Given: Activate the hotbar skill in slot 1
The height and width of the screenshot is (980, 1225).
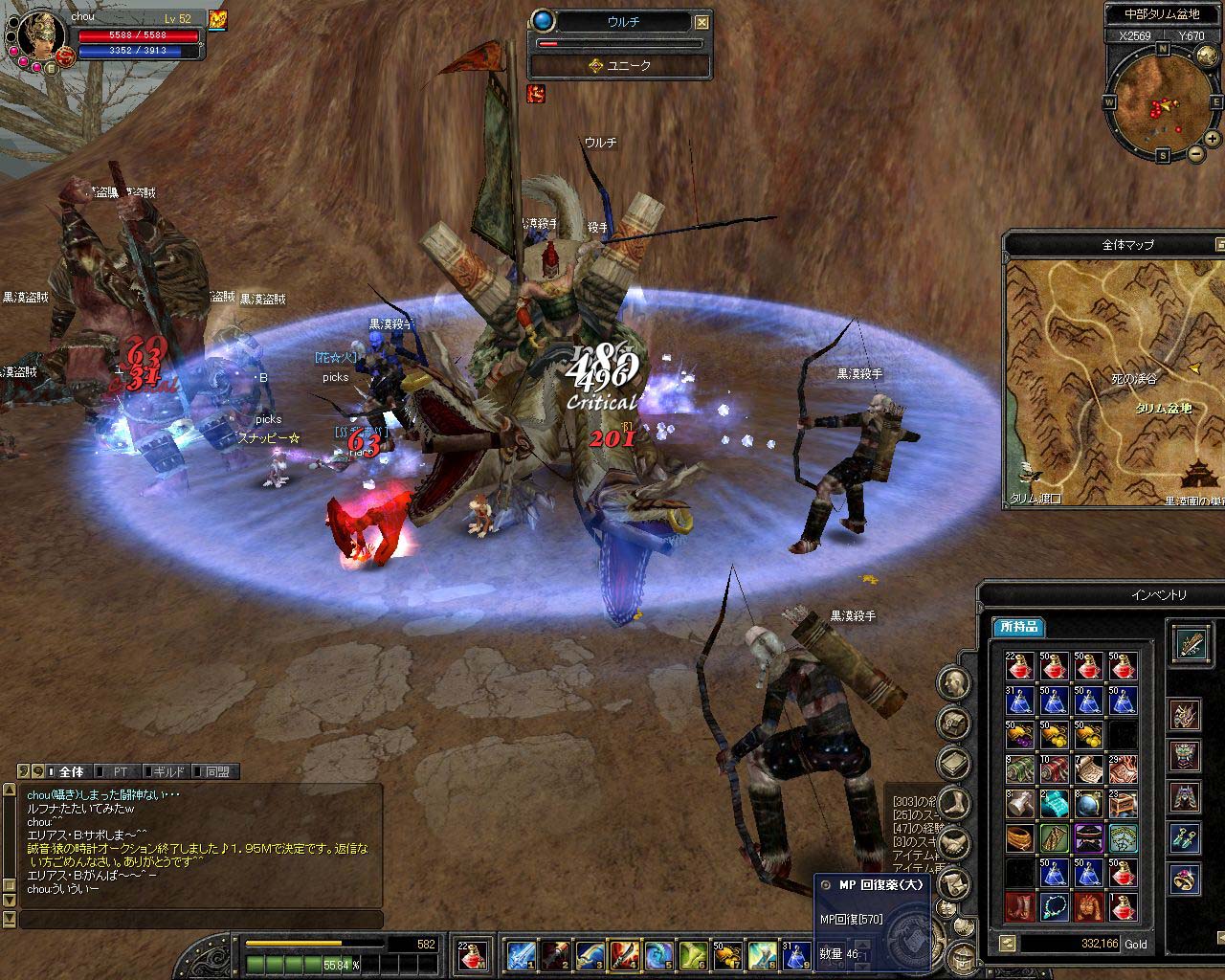Looking at the screenshot, I should 523,953.
